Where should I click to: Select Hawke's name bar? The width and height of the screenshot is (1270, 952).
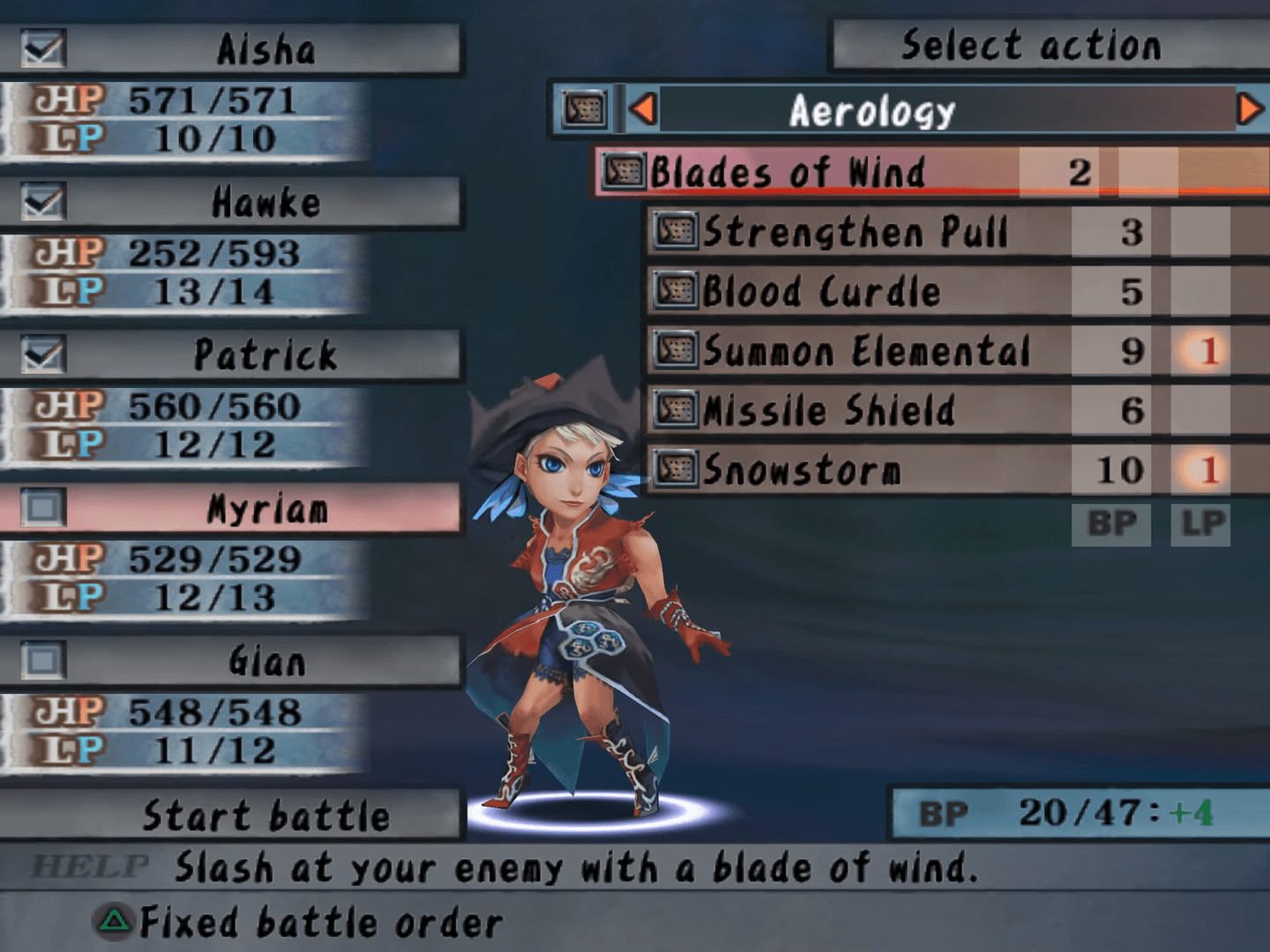tap(265, 203)
